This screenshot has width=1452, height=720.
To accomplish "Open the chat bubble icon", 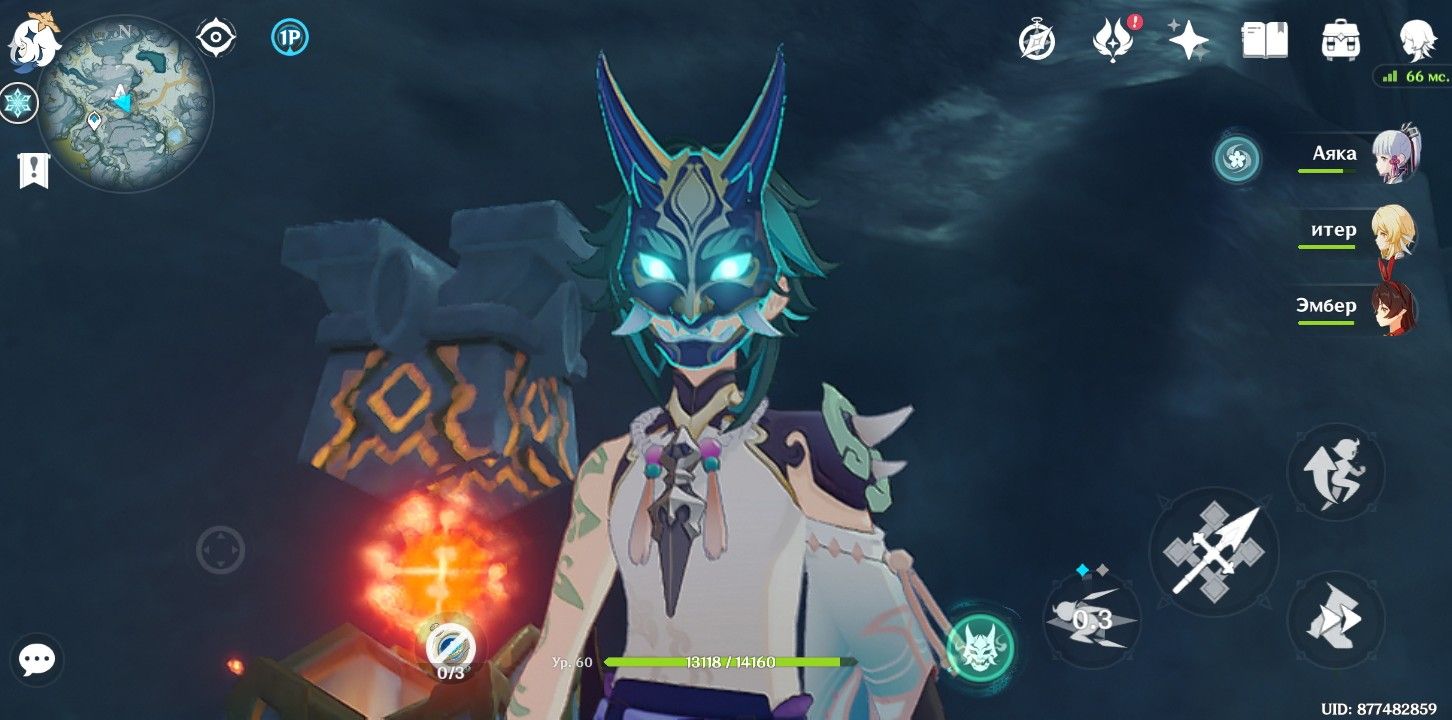I will coord(37,659).
